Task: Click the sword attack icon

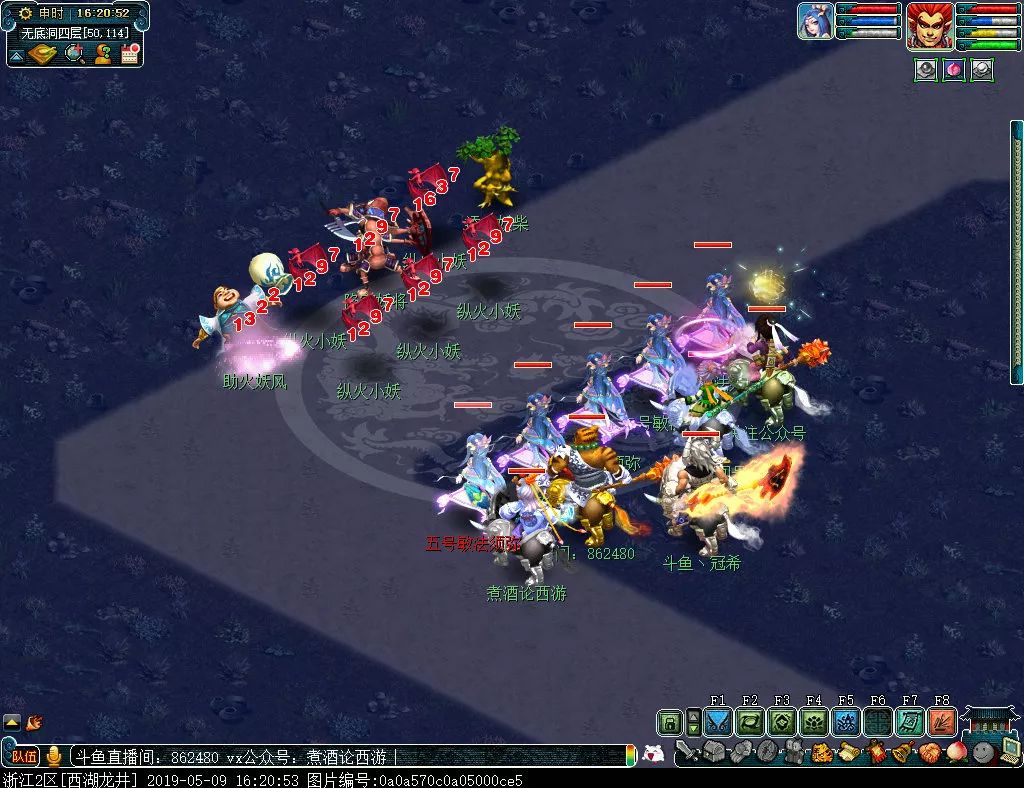Action: click(x=686, y=752)
